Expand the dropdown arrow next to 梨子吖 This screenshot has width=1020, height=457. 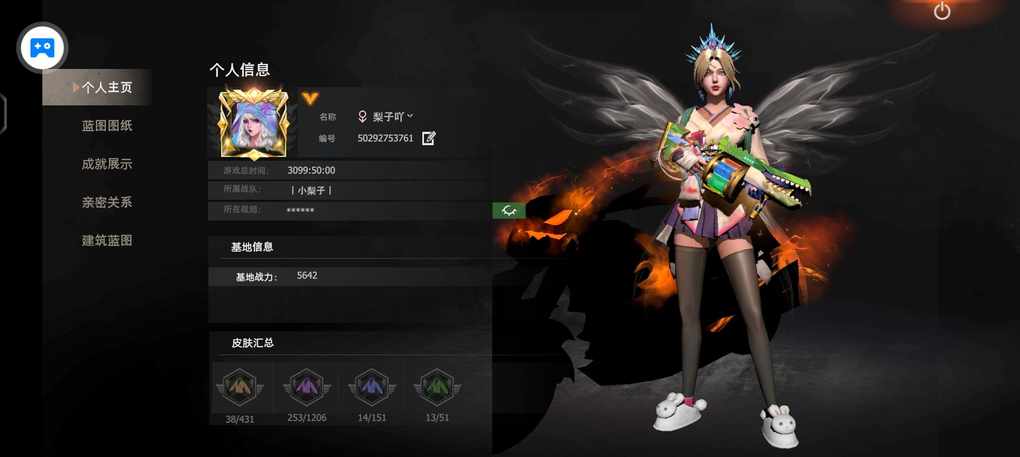[x=411, y=116]
